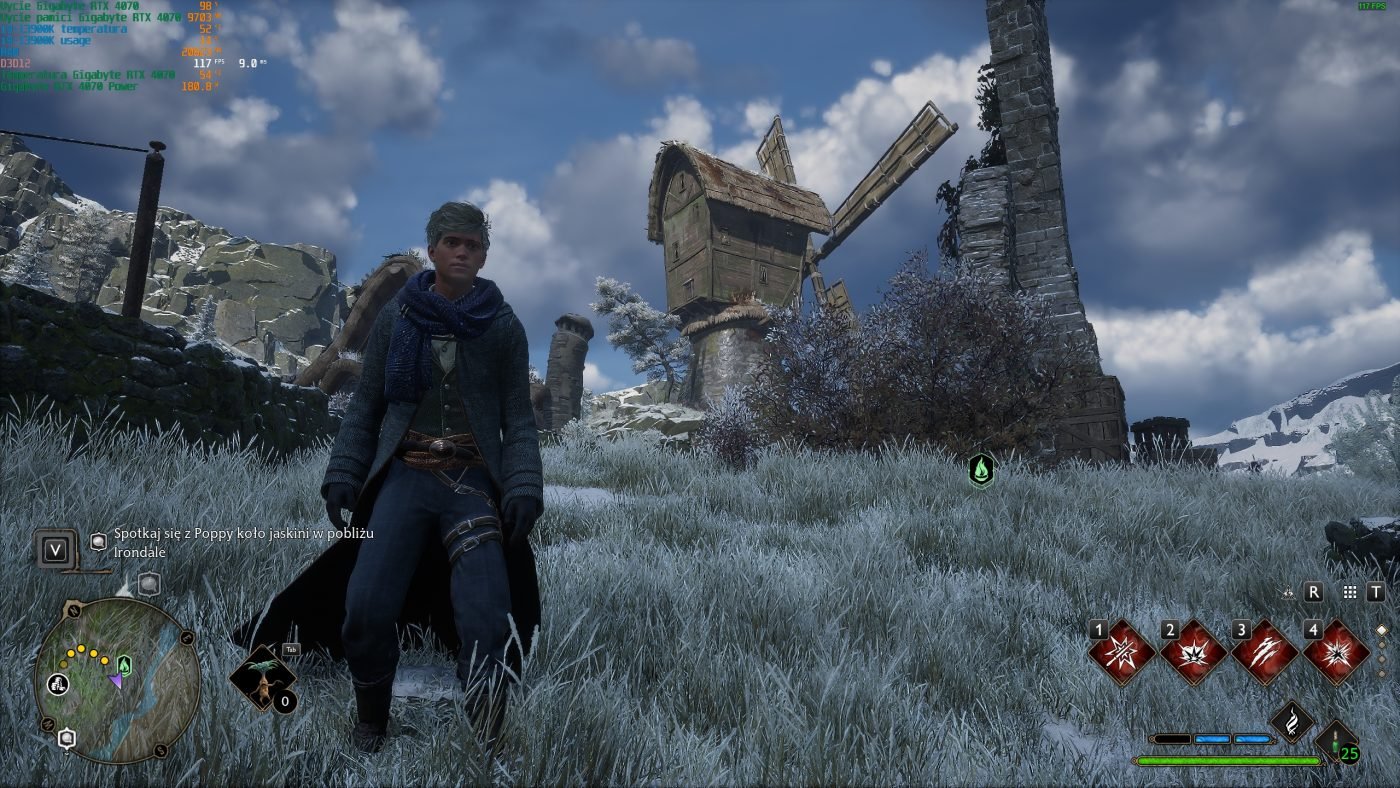Select the hamlet building marker on minimap
1400x788 pixels.
point(59,685)
